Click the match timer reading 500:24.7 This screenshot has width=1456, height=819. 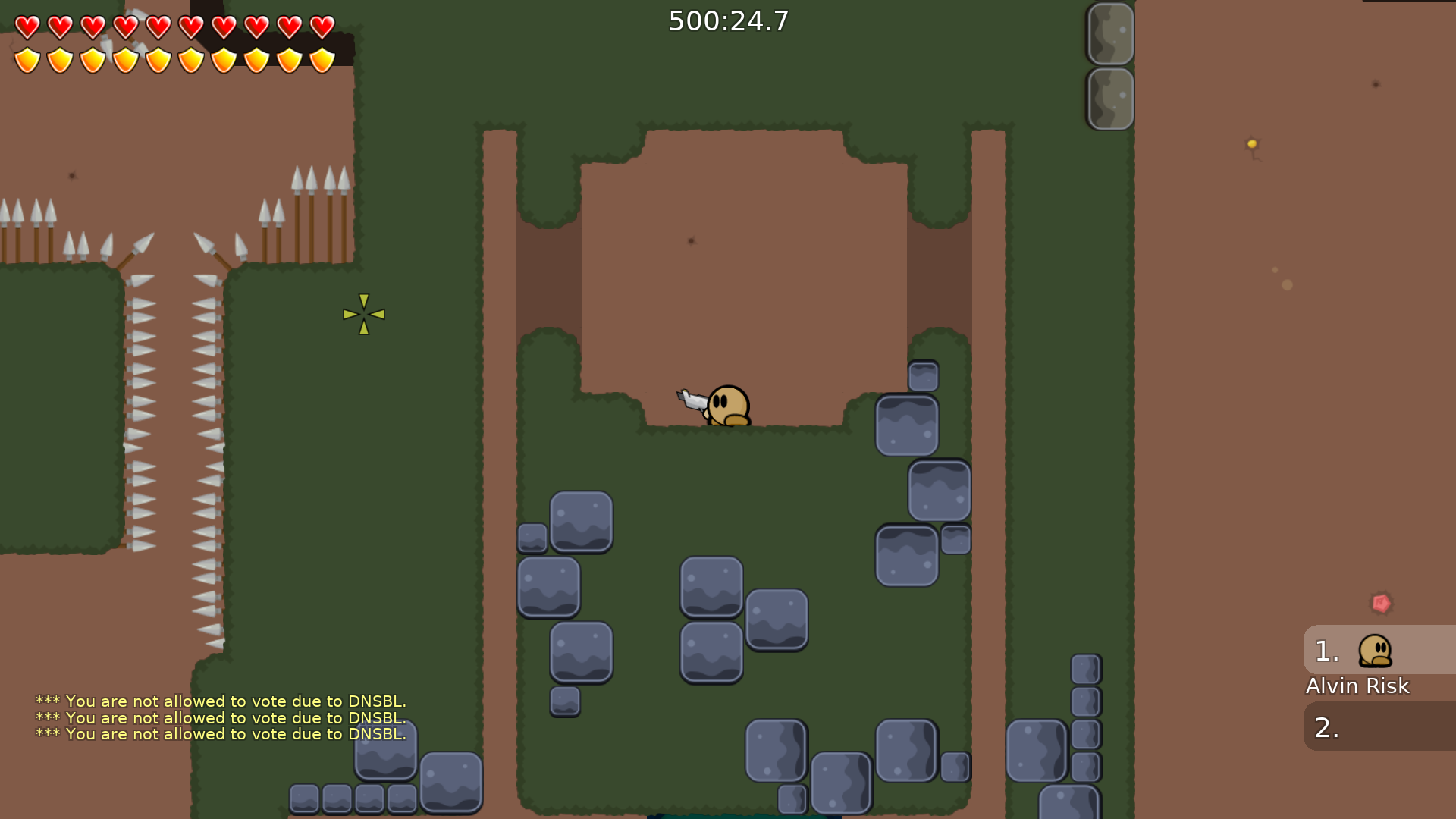tap(727, 21)
